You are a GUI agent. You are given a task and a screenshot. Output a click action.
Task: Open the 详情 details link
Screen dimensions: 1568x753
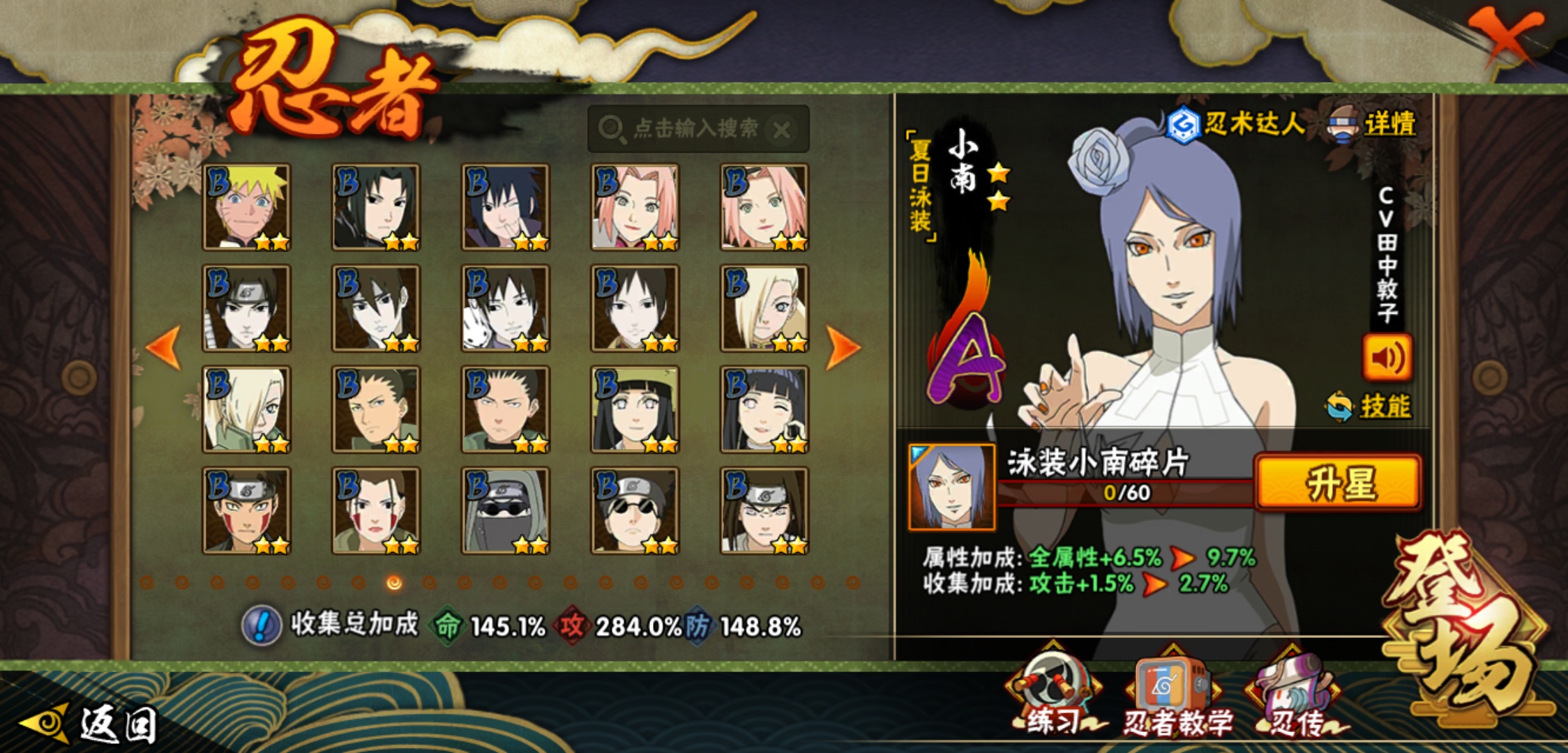(x=1388, y=124)
